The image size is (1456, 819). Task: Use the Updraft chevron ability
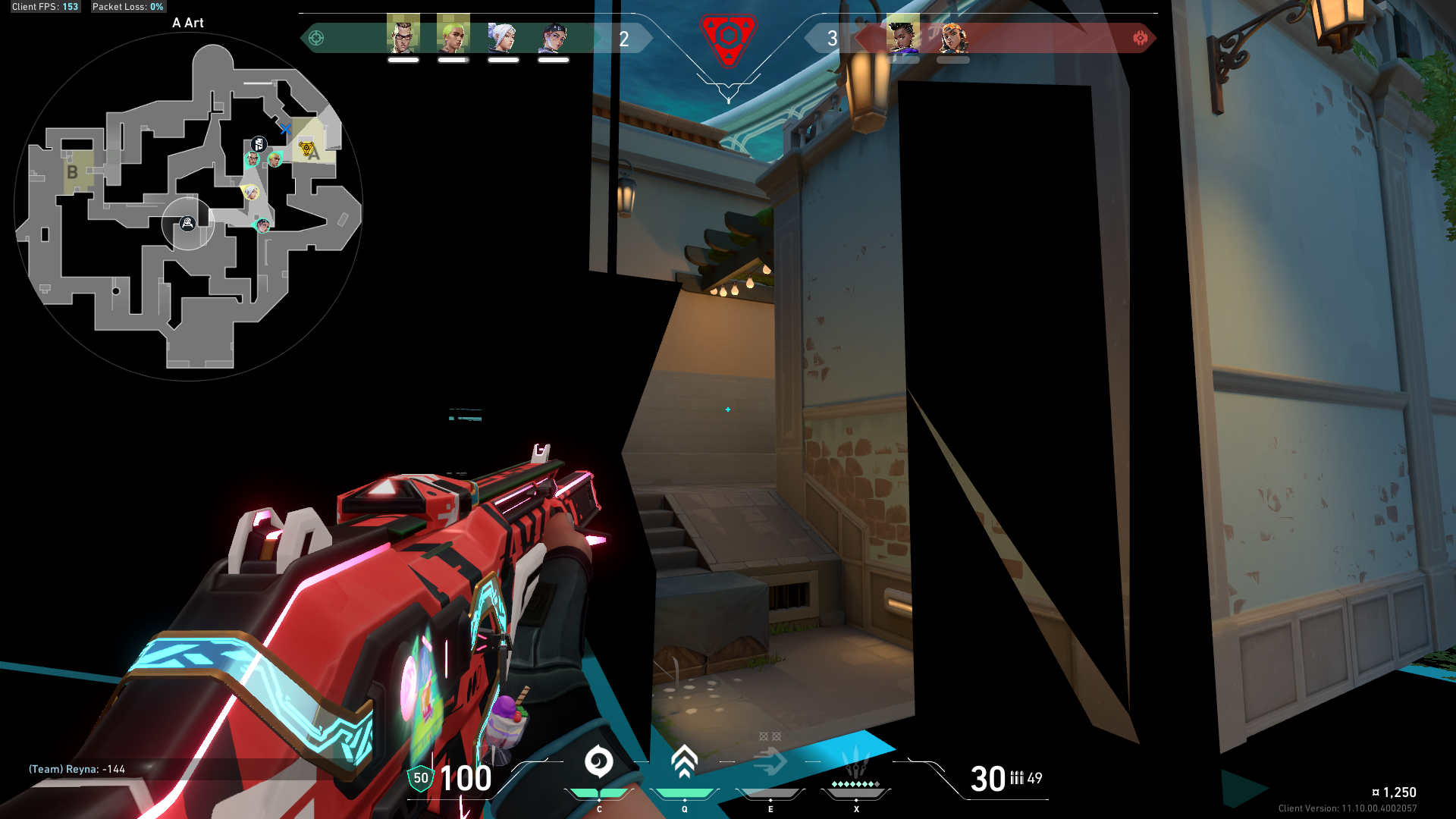[684, 762]
